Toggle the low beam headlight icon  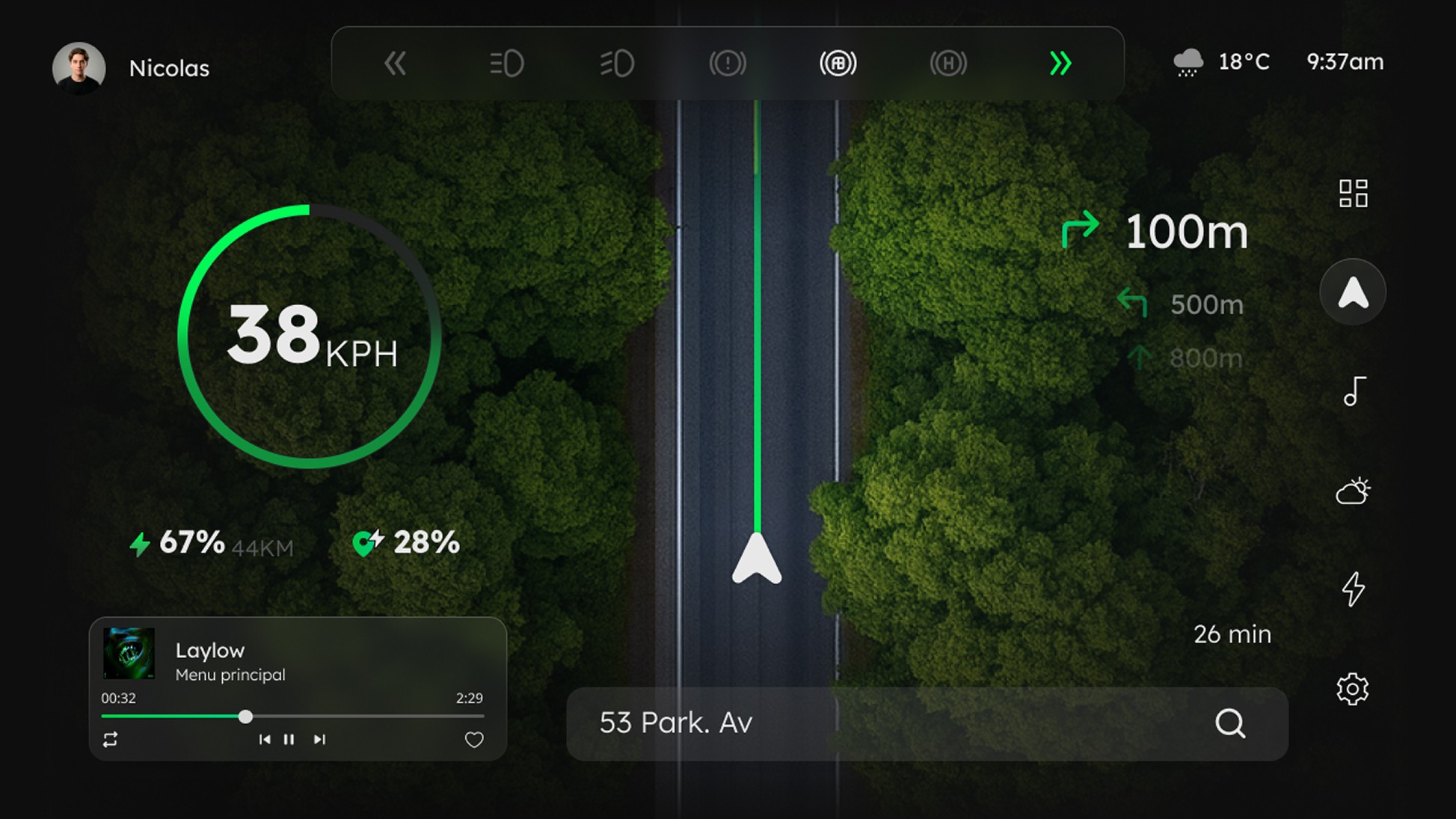coord(506,64)
